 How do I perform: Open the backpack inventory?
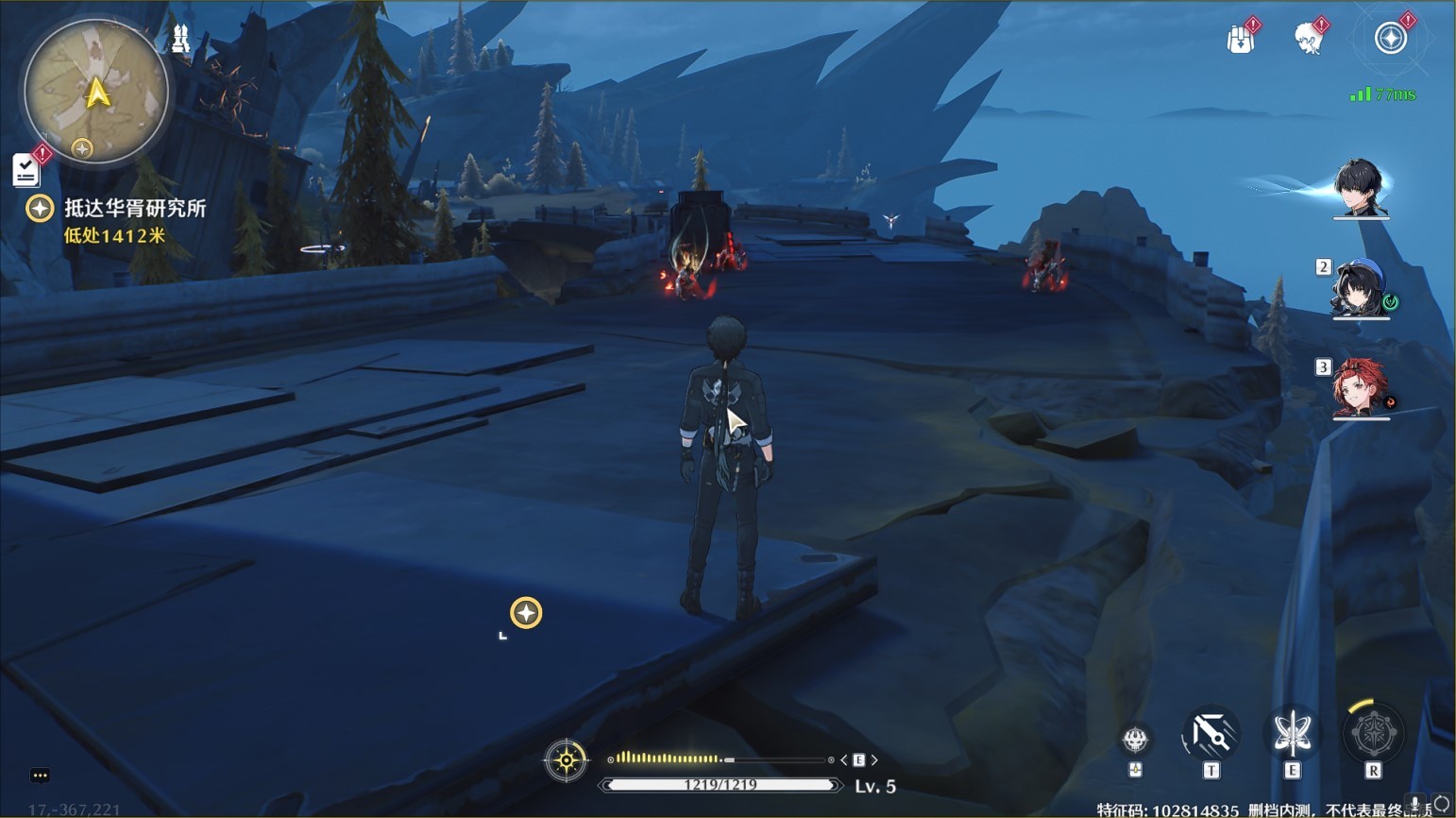click(x=1240, y=40)
